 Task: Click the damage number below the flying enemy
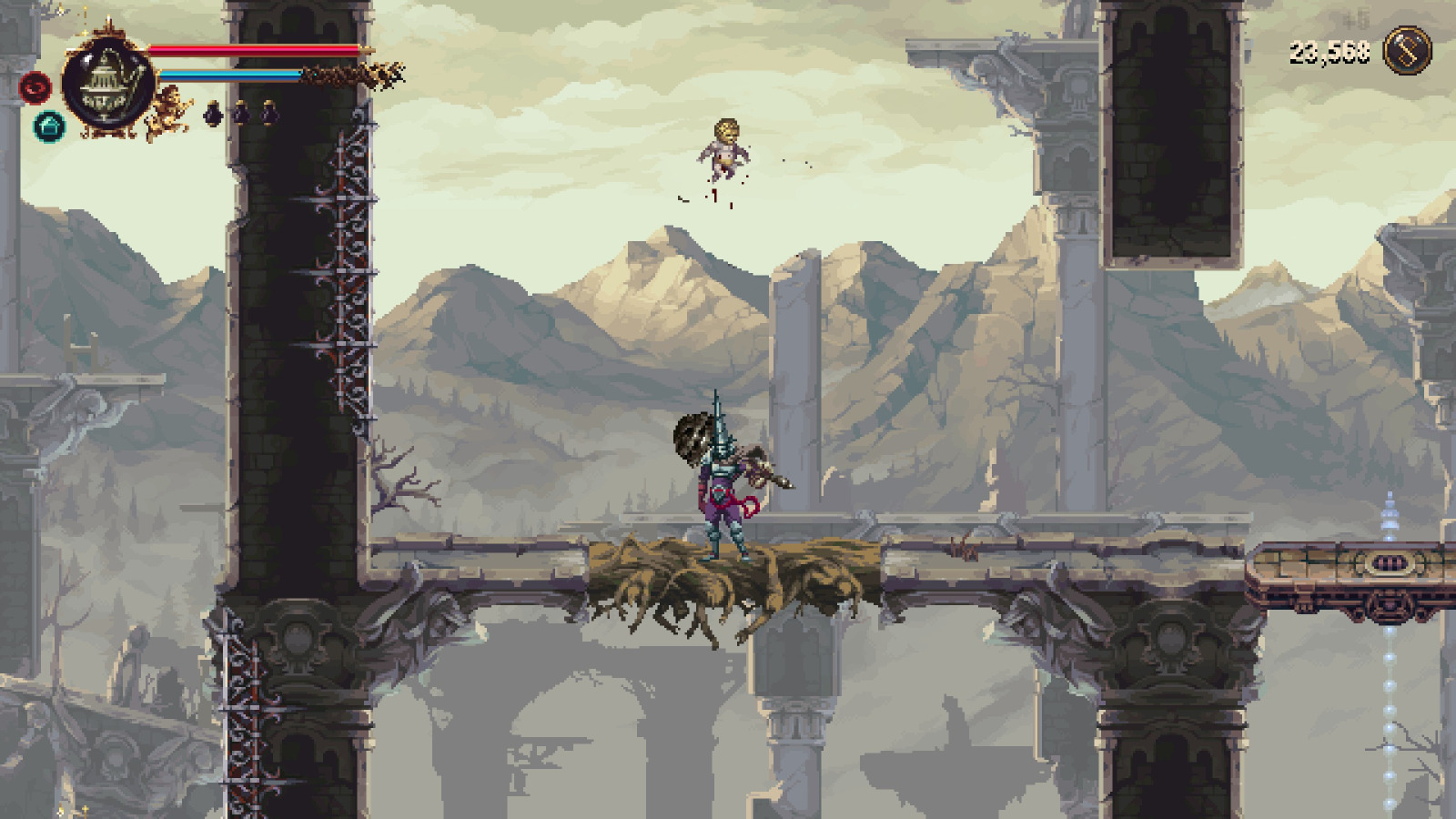[x=714, y=196]
